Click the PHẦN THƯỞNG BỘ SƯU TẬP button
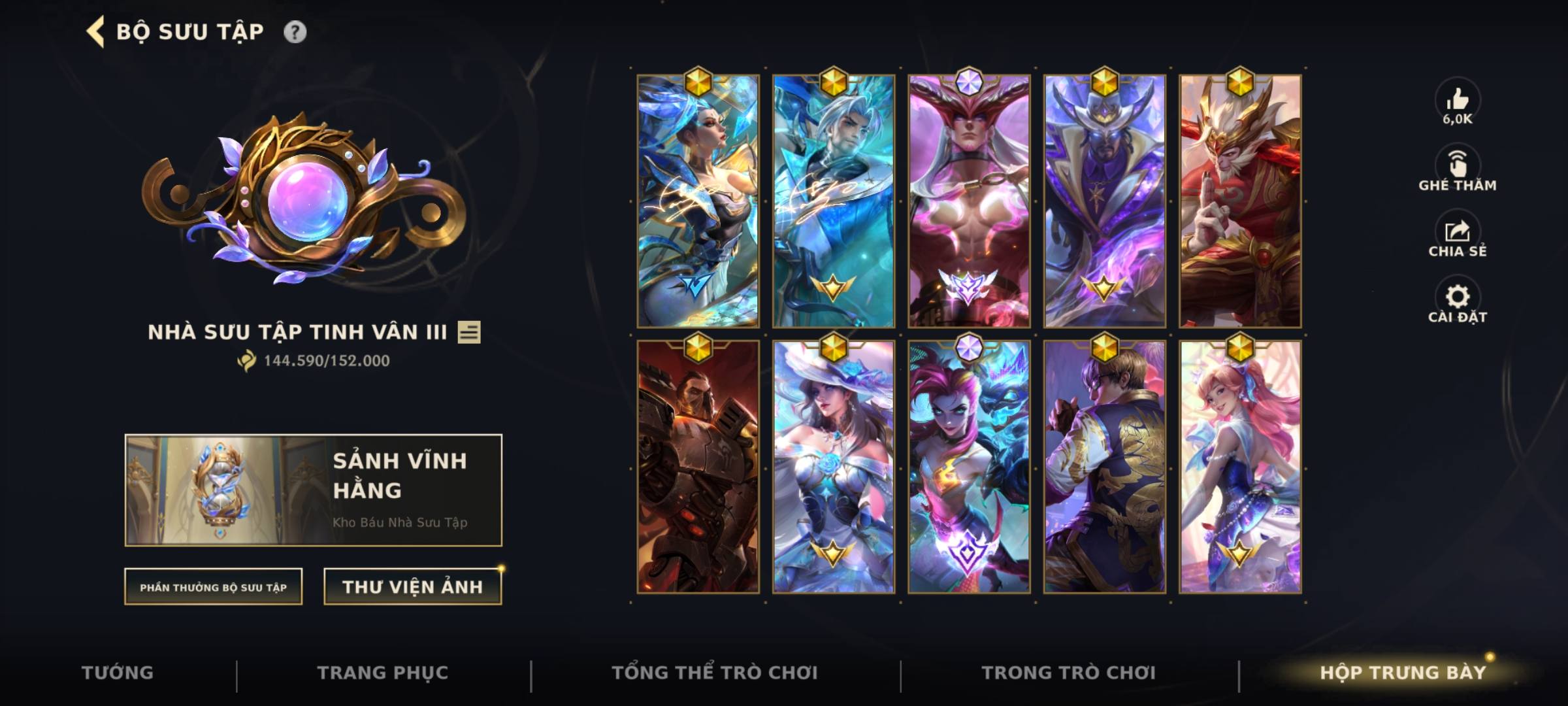This screenshot has height=706, width=1568. point(213,587)
